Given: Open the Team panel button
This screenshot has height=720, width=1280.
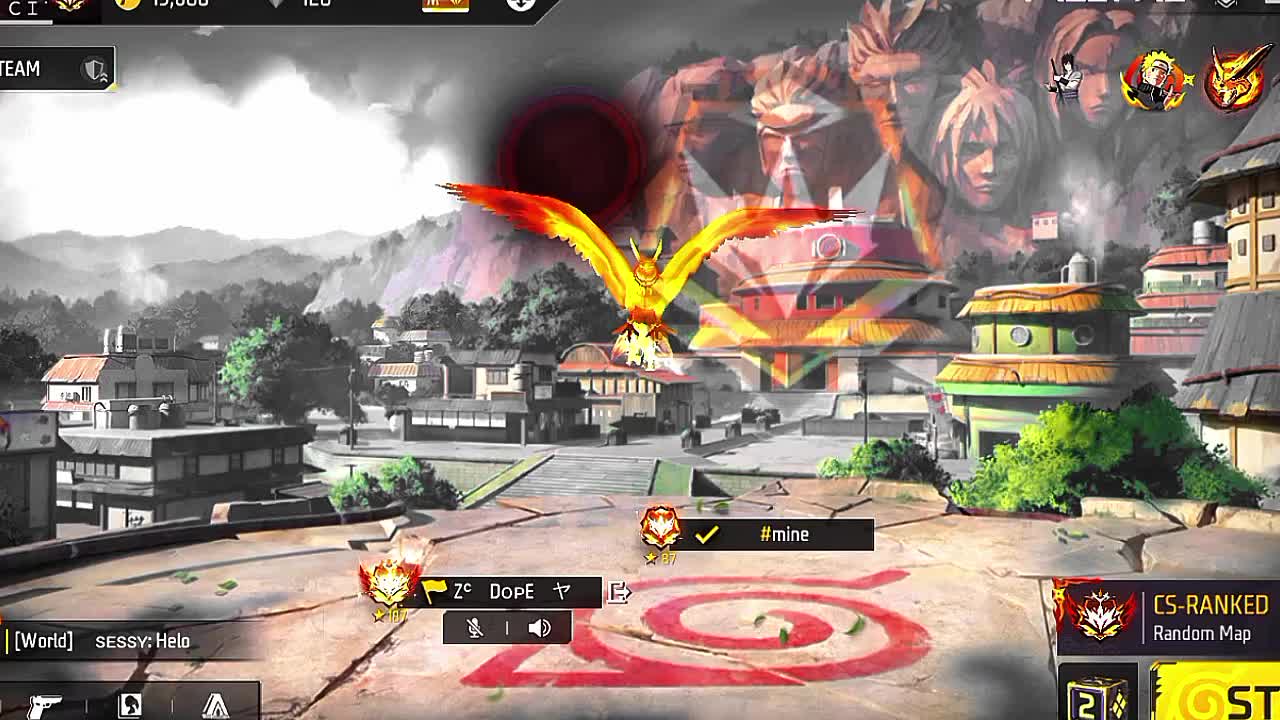Looking at the screenshot, I should click(55, 69).
